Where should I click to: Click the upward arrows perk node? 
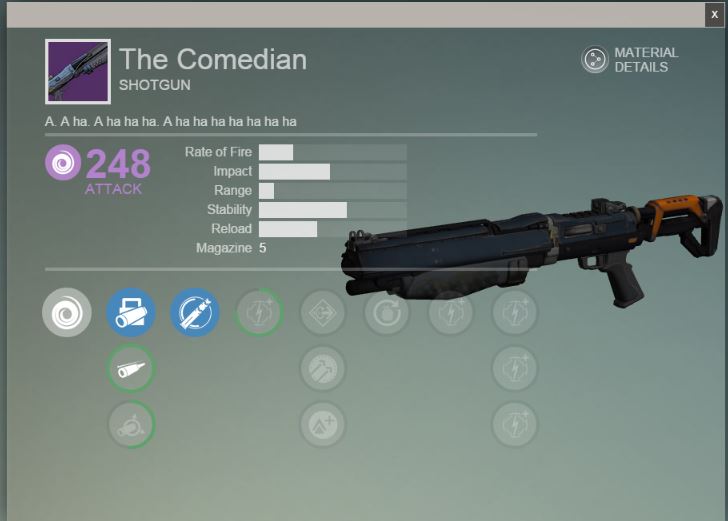pos(323,369)
